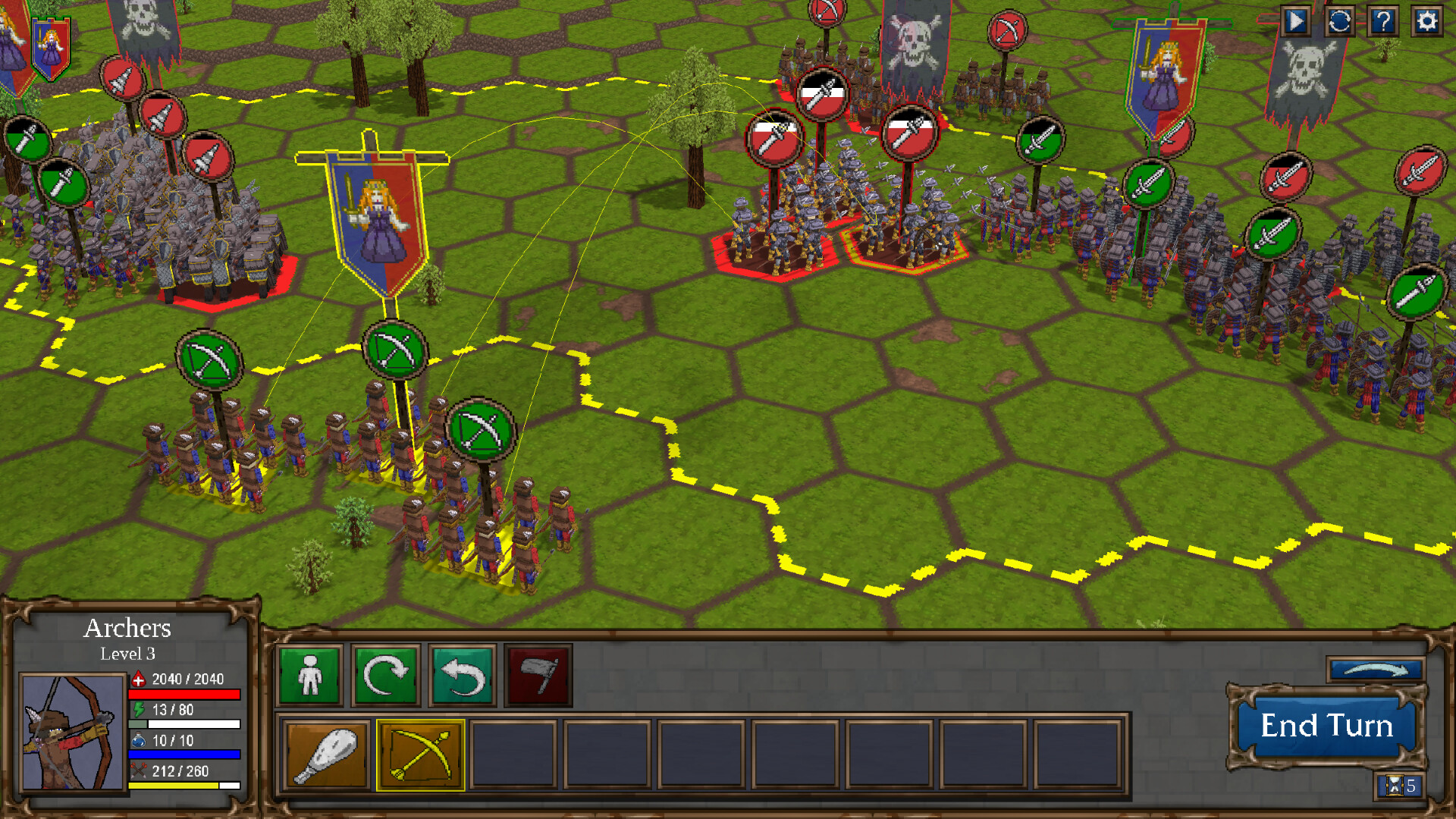Image resolution: width=1456 pixels, height=819 pixels.
Task: Click the green rotate-unit arrow icon
Action: pos(386,677)
